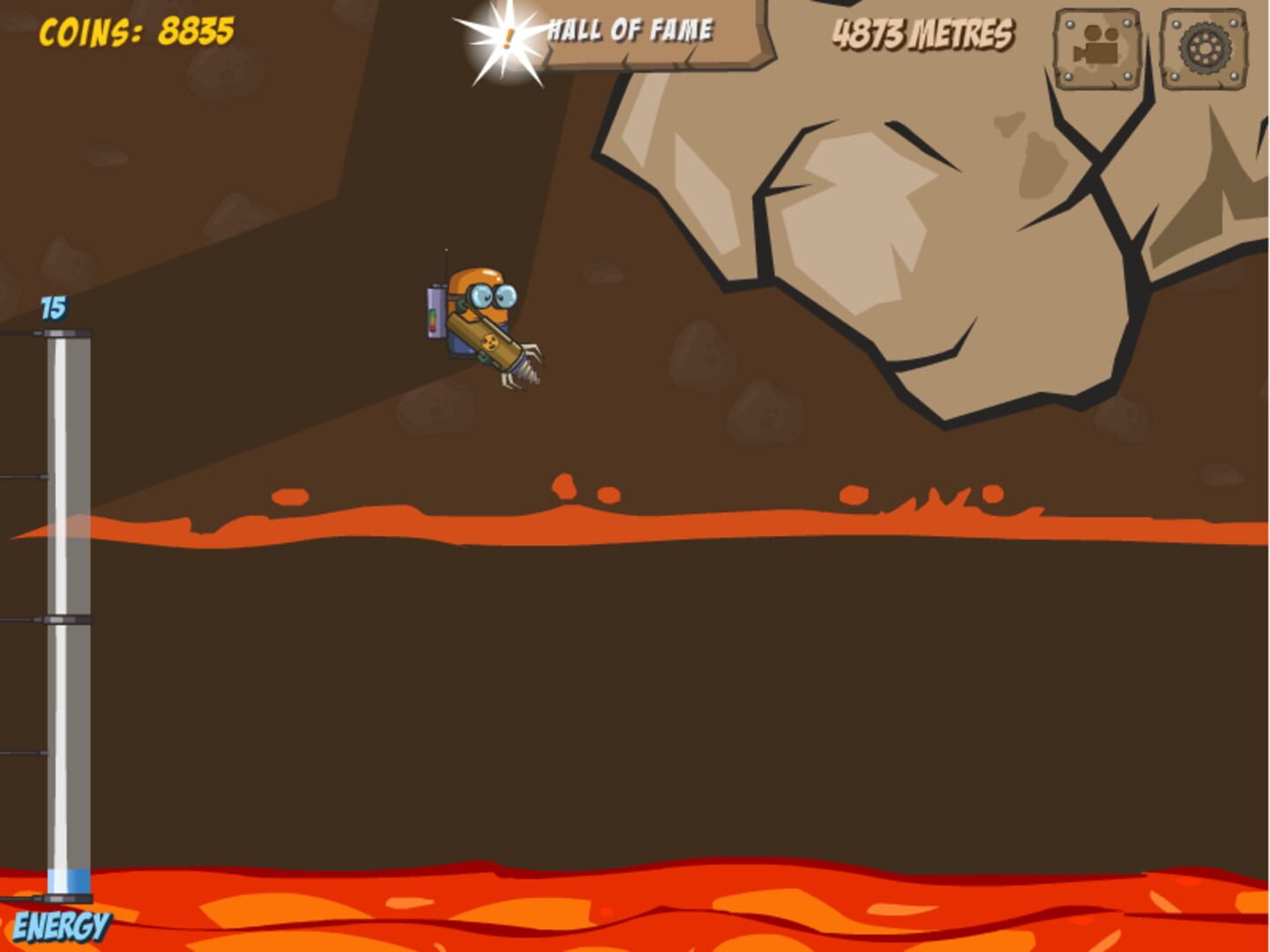Click the 4873 Metres distance label

click(x=922, y=33)
